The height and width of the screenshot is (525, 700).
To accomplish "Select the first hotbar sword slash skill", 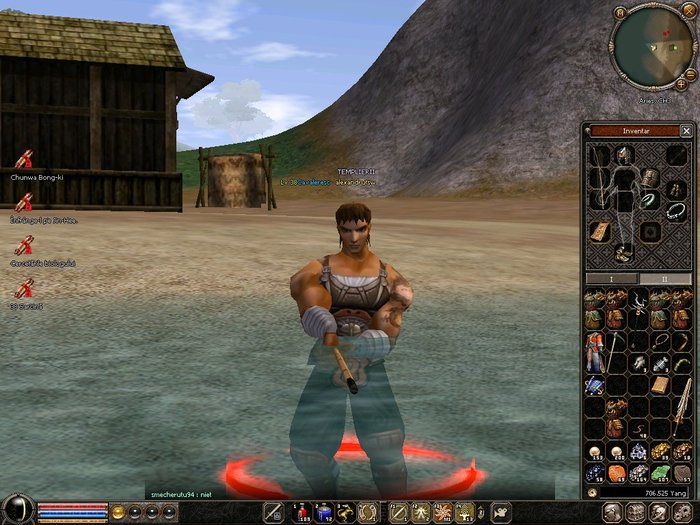I will (273, 513).
